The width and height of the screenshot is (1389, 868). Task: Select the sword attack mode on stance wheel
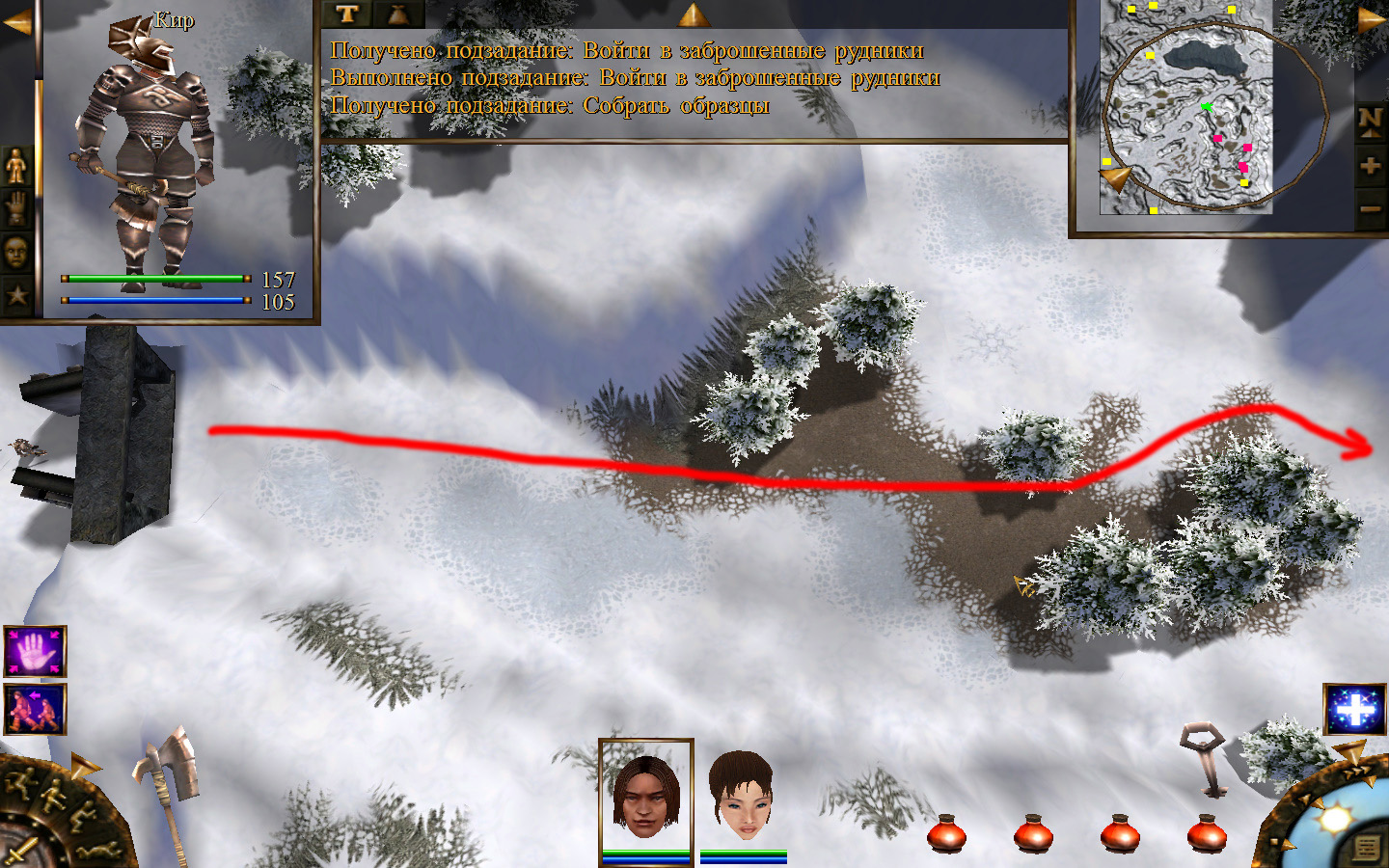(21, 851)
